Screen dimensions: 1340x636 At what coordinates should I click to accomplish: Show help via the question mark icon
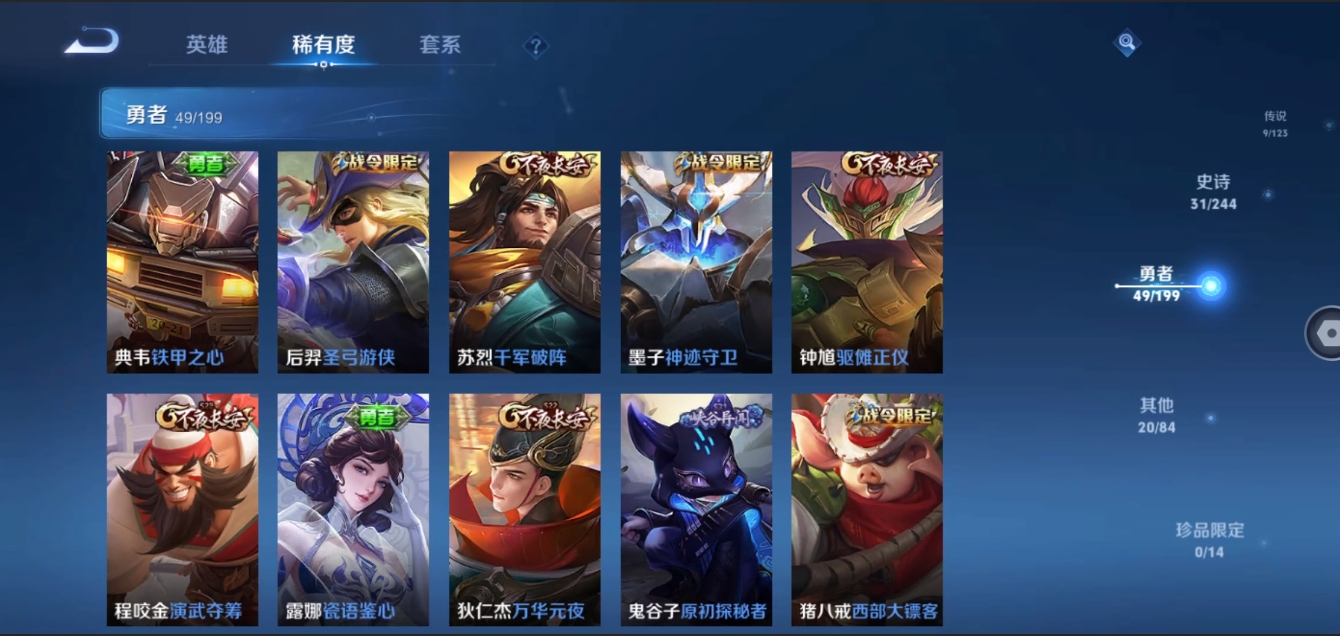536,46
